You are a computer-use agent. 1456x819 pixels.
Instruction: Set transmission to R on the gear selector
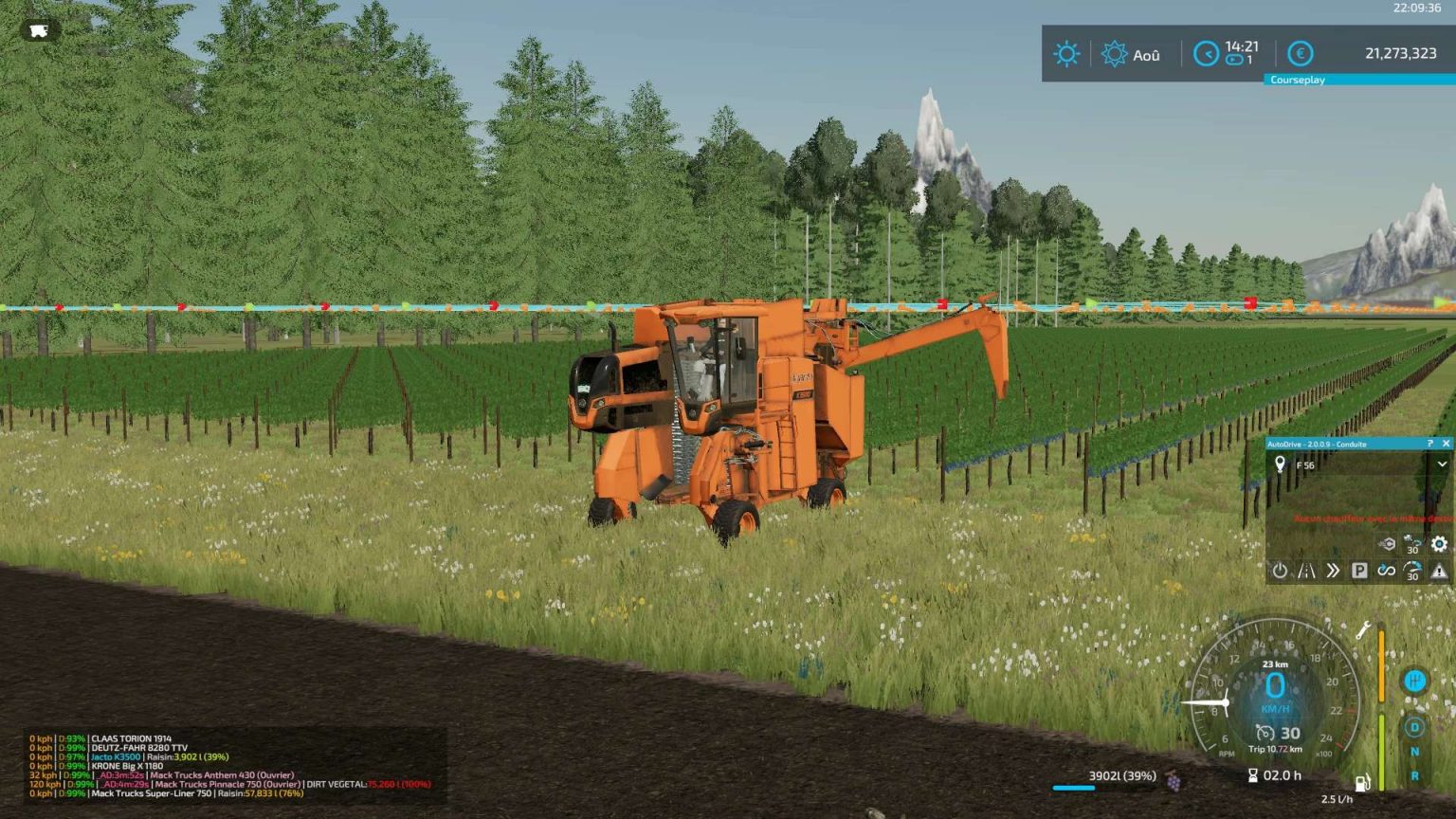[1414, 774]
